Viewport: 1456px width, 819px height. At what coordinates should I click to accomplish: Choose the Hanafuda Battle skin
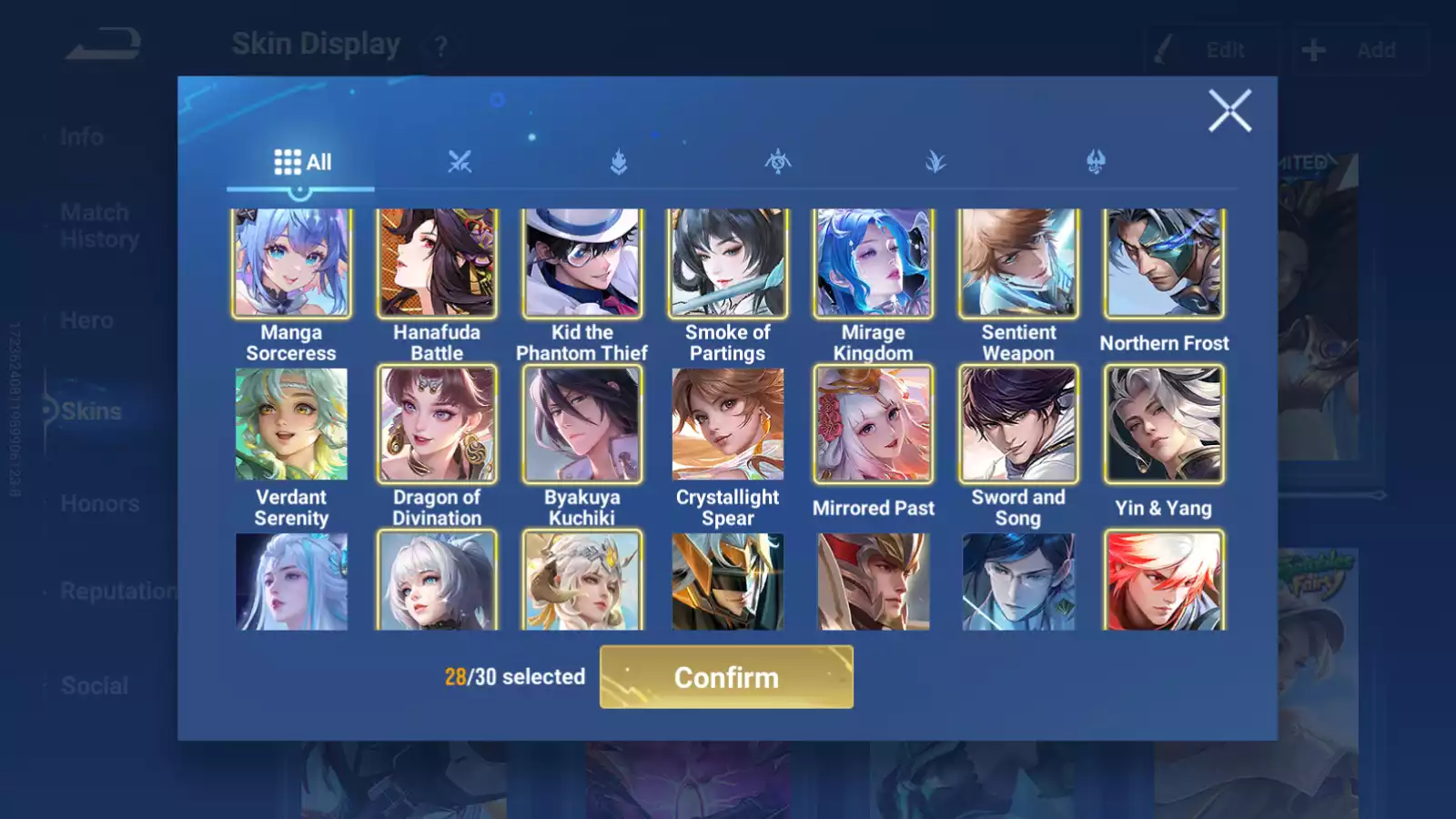[x=437, y=263]
